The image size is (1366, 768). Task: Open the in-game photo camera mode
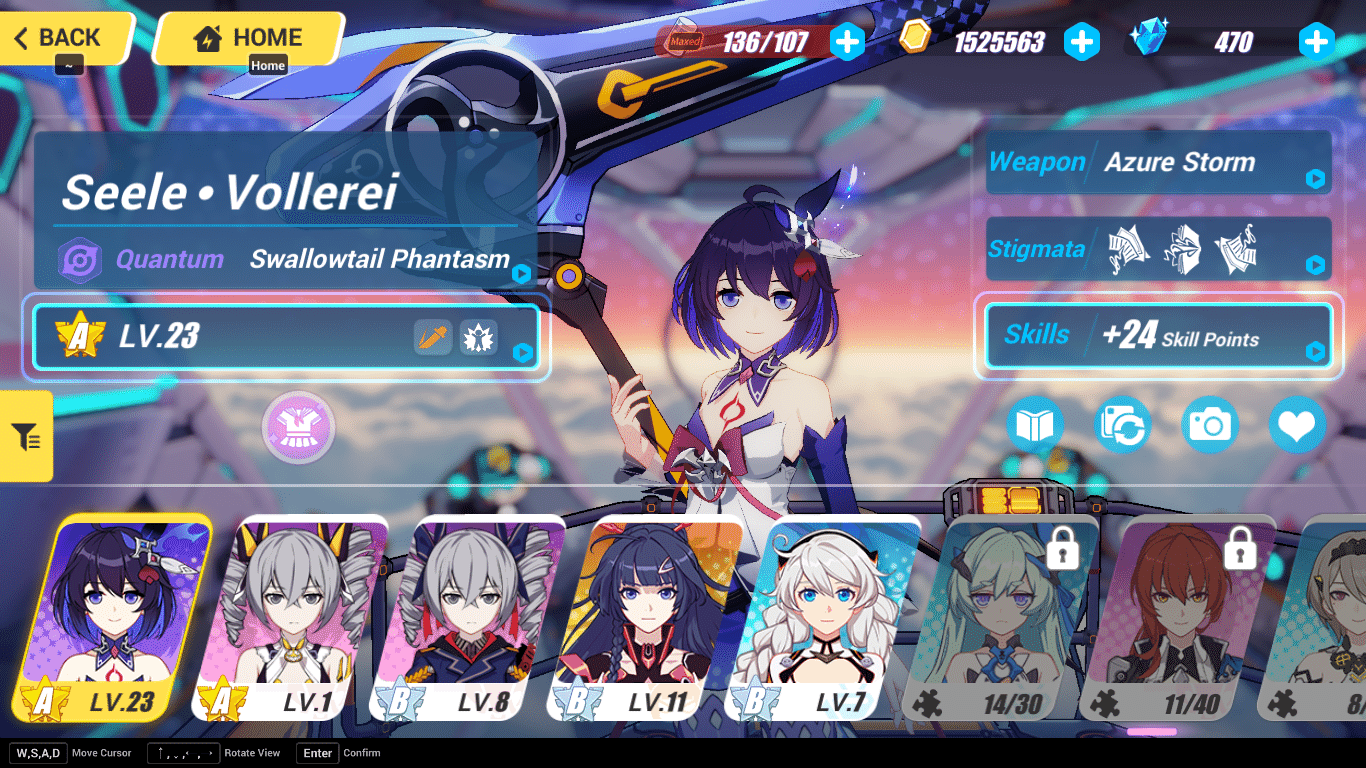[1210, 424]
